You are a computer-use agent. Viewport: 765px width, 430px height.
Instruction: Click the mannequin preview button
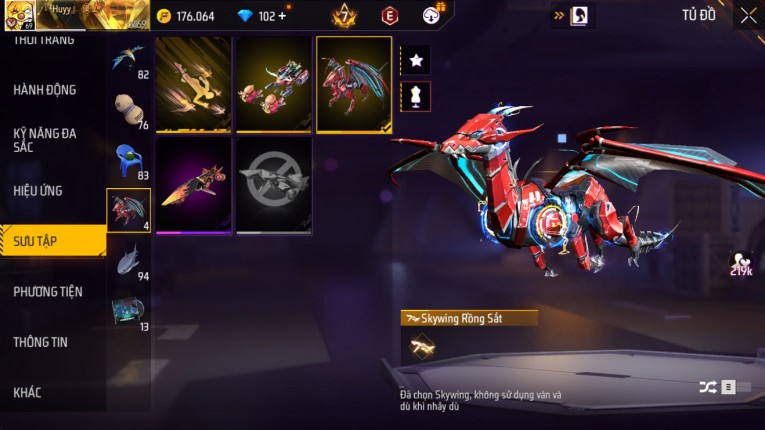click(x=416, y=96)
